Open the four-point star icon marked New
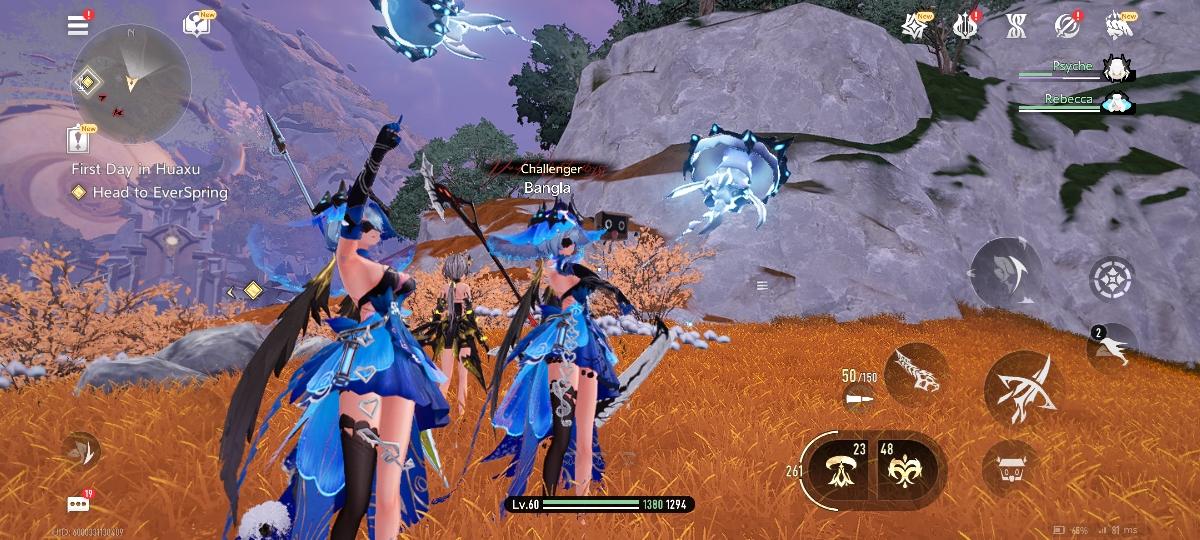This screenshot has width=1200, height=540. tap(914, 26)
